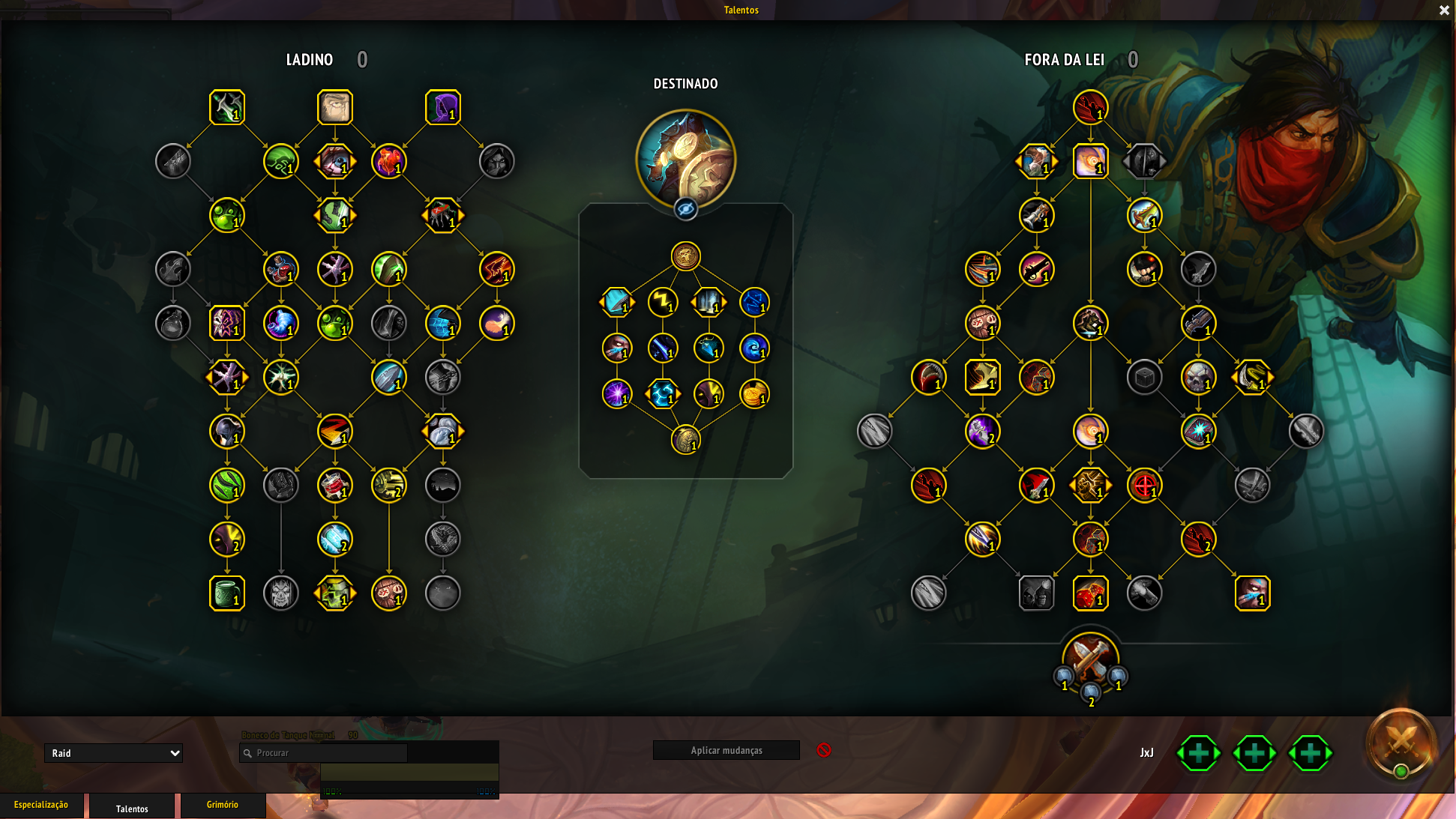
Task: Apply changes with Aplicar mudanças
Action: [726, 750]
